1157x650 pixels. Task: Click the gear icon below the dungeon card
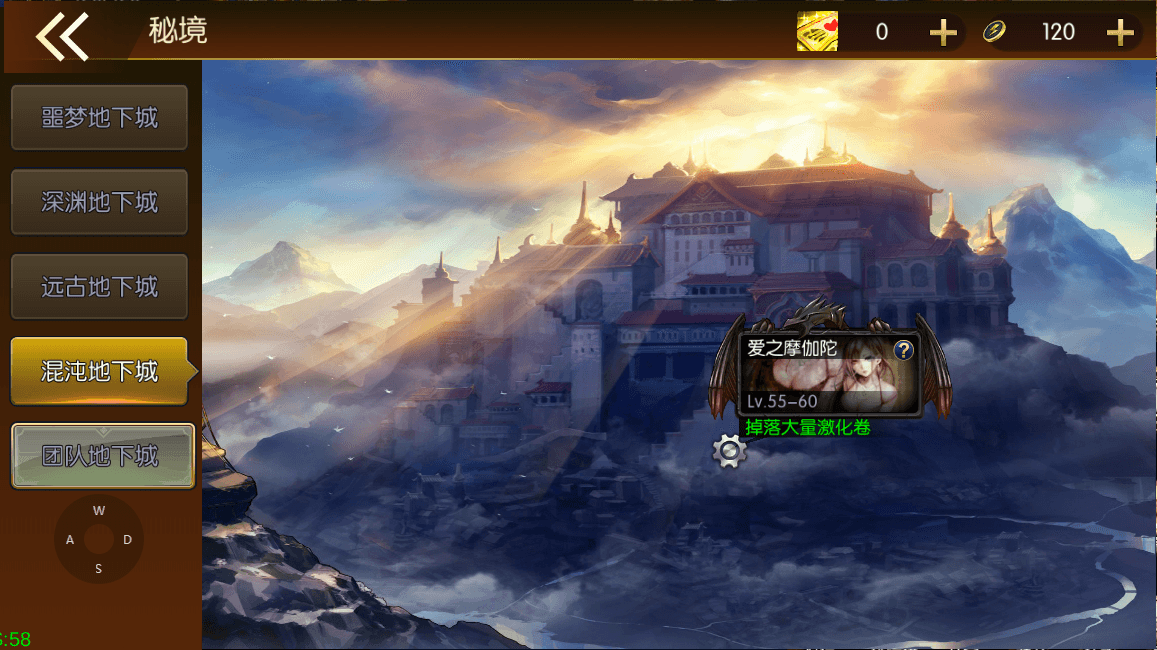[x=729, y=452]
